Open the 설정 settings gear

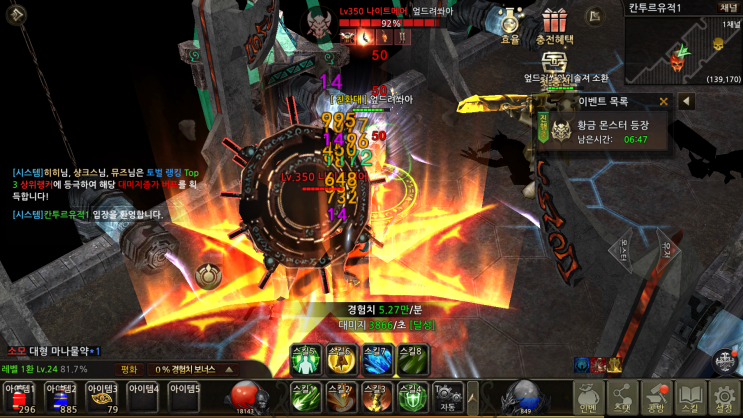tap(724, 397)
